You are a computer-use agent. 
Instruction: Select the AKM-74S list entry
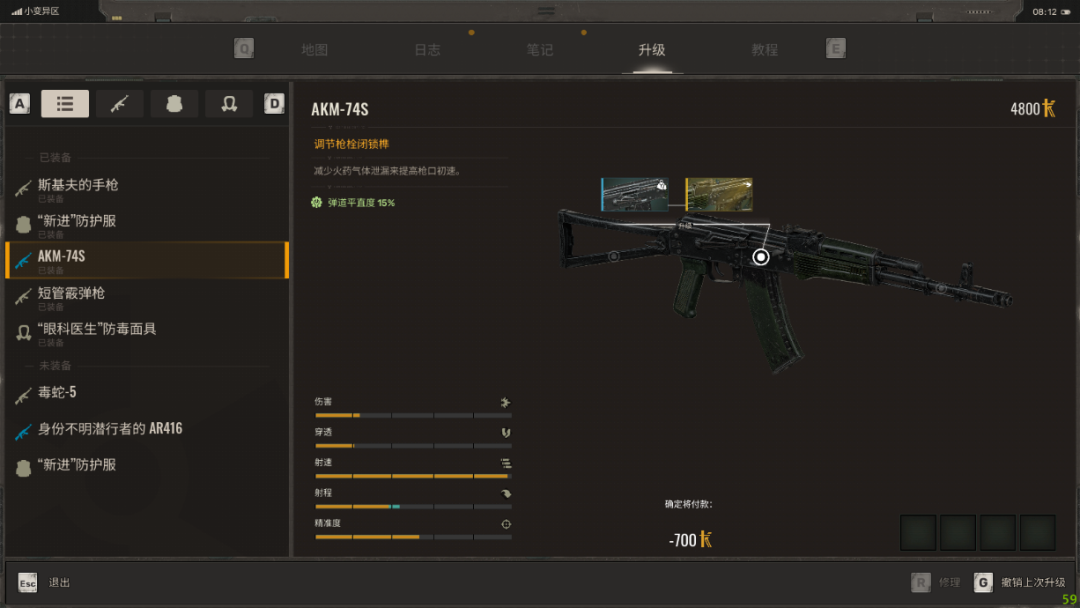[62, 258]
